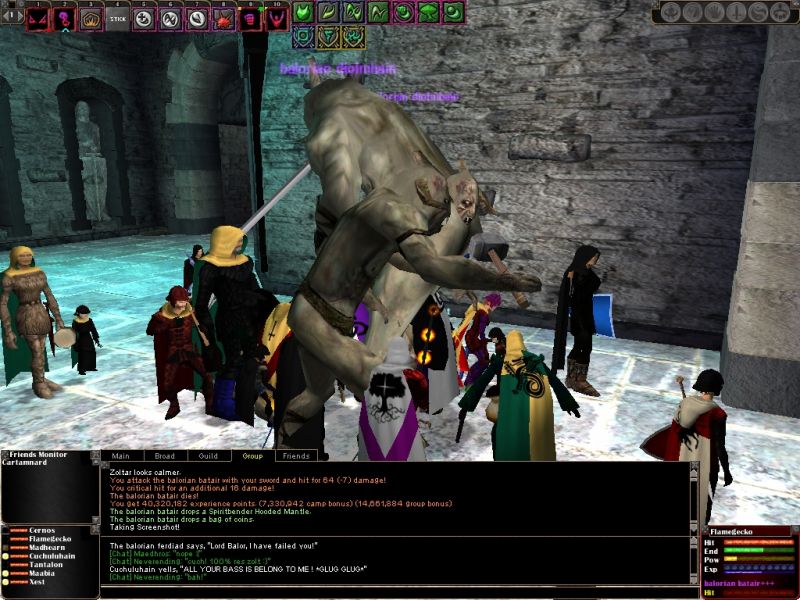Image resolution: width=800 pixels, height=600 pixels.
Task: Use the red crab icon in slot 8
Action: click(x=223, y=18)
